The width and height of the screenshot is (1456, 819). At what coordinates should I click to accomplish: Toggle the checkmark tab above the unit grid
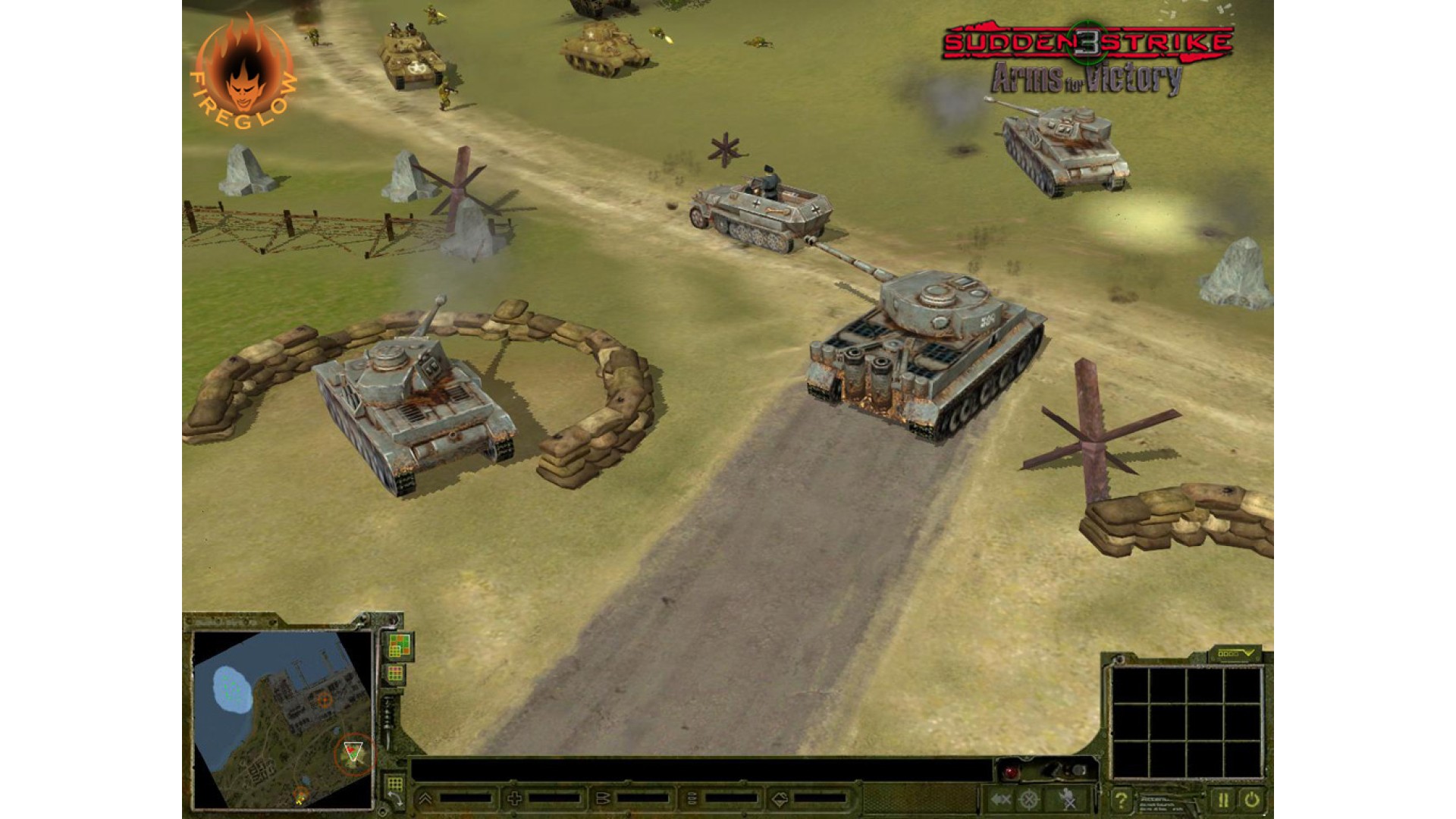click(x=1235, y=653)
